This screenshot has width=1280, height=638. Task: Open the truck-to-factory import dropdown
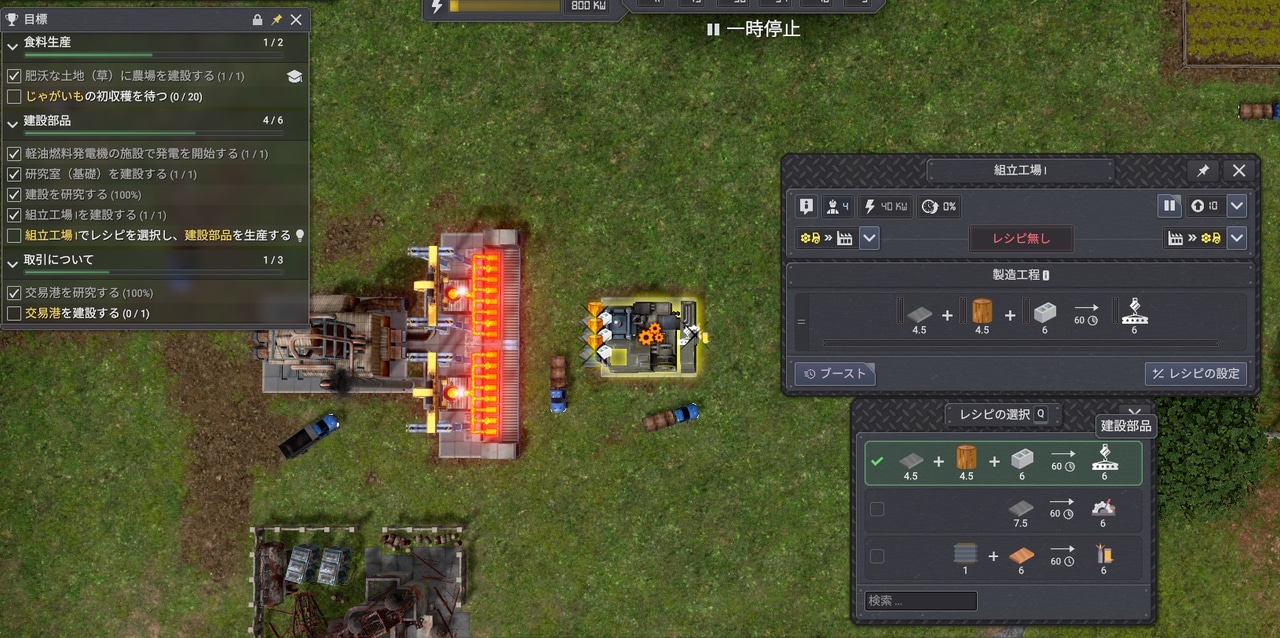tap(869, 238)
